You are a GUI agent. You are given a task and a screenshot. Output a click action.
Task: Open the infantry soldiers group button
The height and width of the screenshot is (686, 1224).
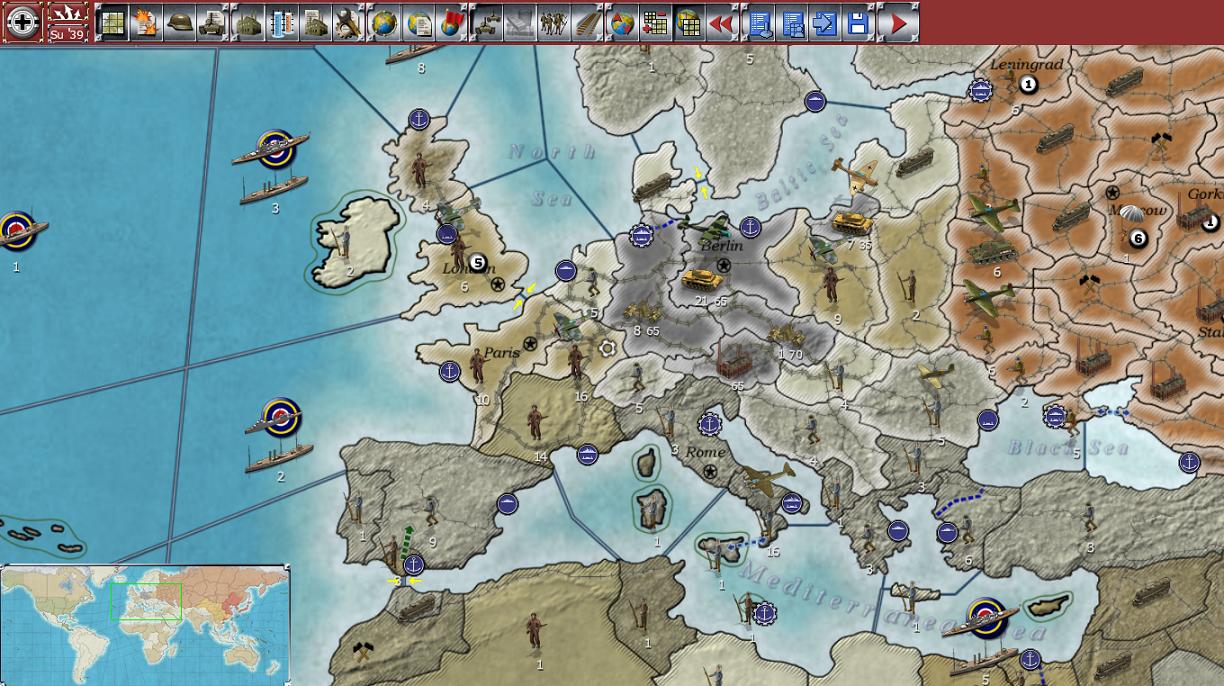point(553,23)
